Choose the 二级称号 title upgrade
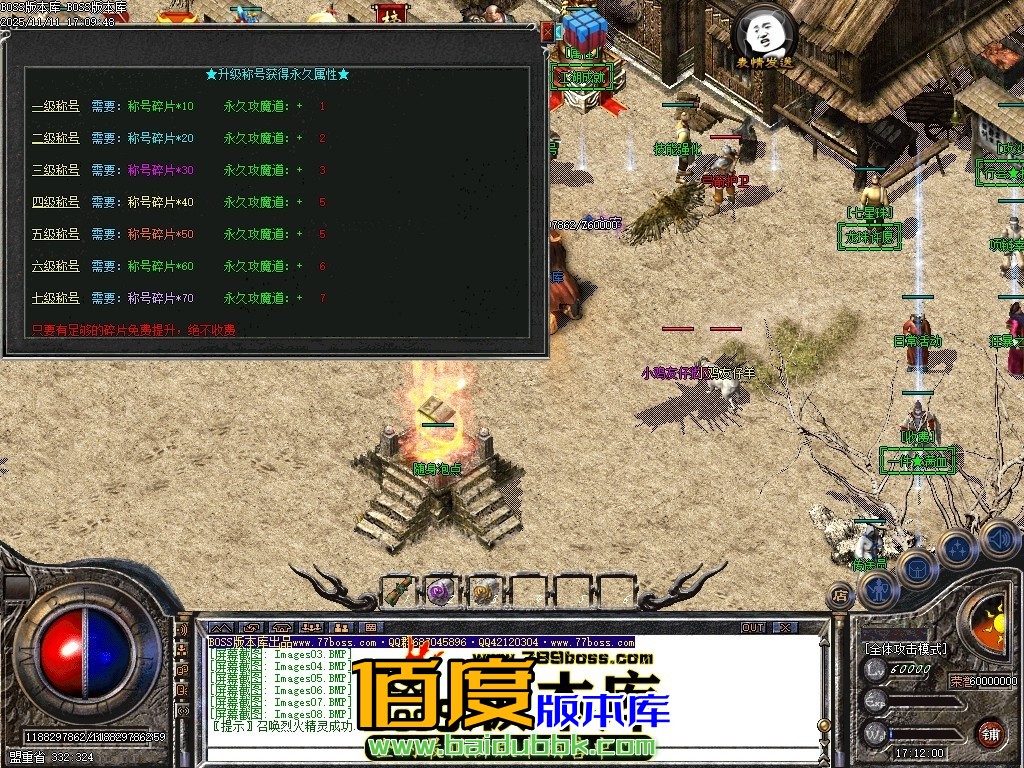 pyautogui.click(x=56, y=138)
